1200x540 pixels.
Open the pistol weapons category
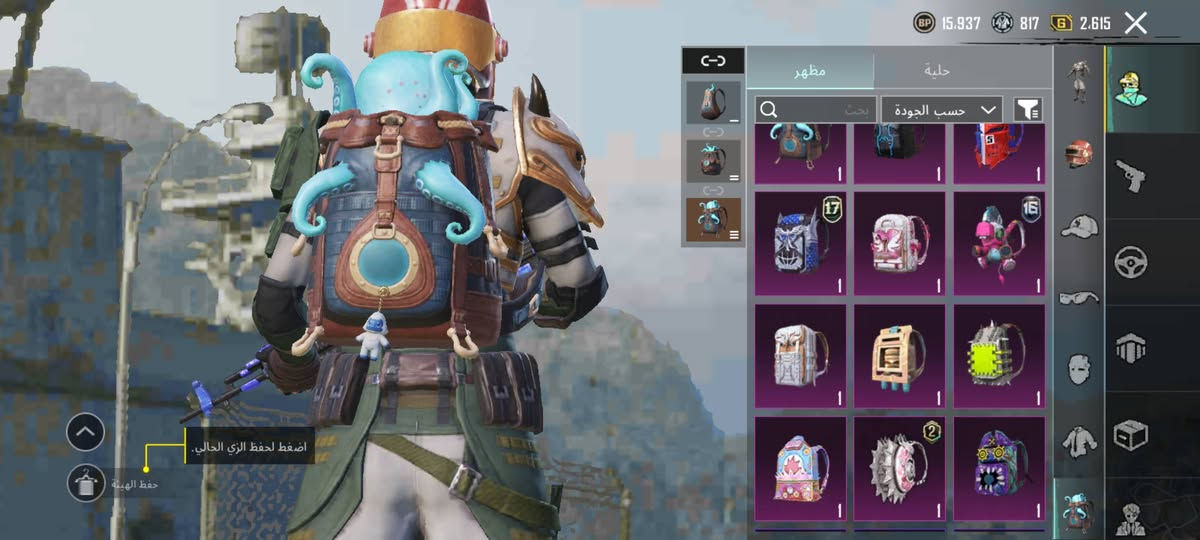(x=1130, y=176)
